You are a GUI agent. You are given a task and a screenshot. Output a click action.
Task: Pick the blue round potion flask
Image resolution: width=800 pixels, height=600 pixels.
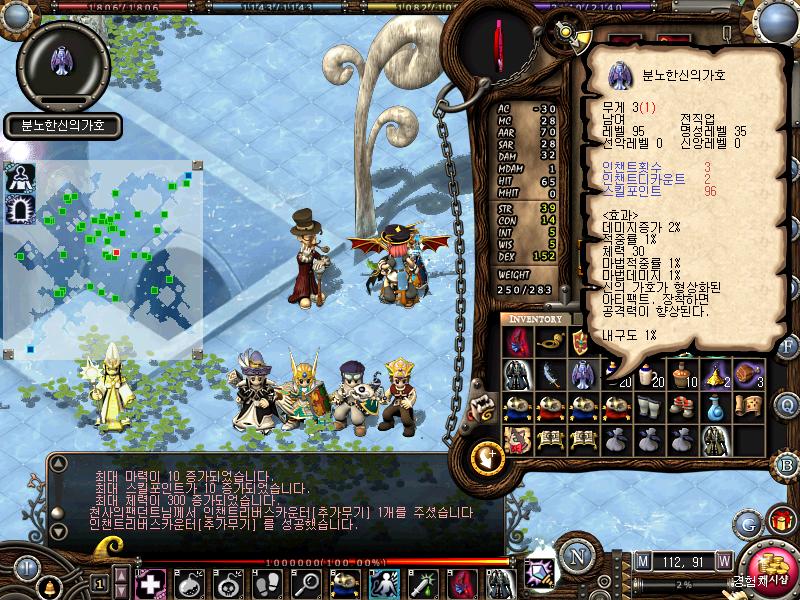pyautogui.click(x=715, y=406)
